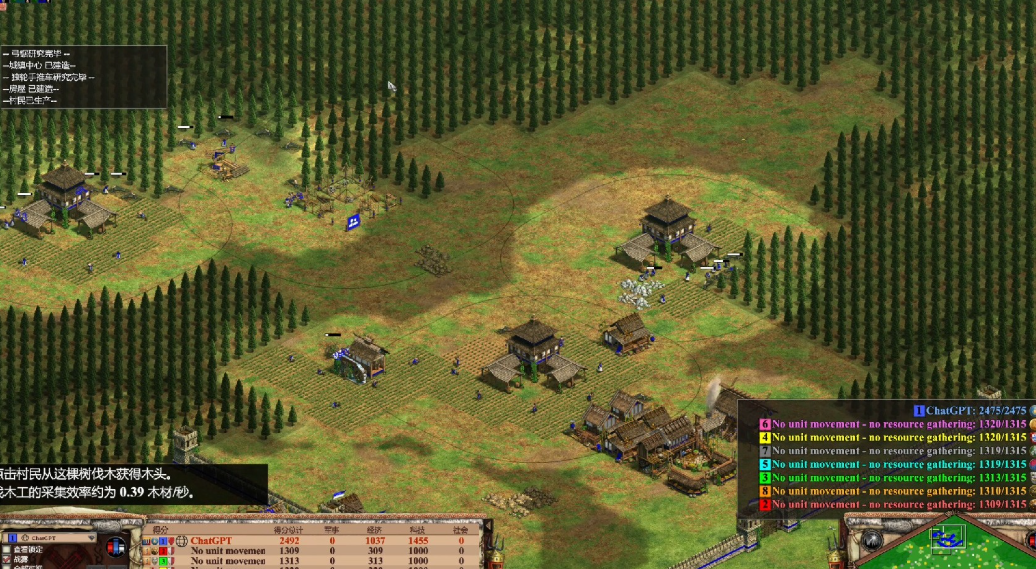Image resolution: width=1036 pixels, height=569 pixels.
Task: Toggle the 查看锁定 checkbox
Action: 8,549
